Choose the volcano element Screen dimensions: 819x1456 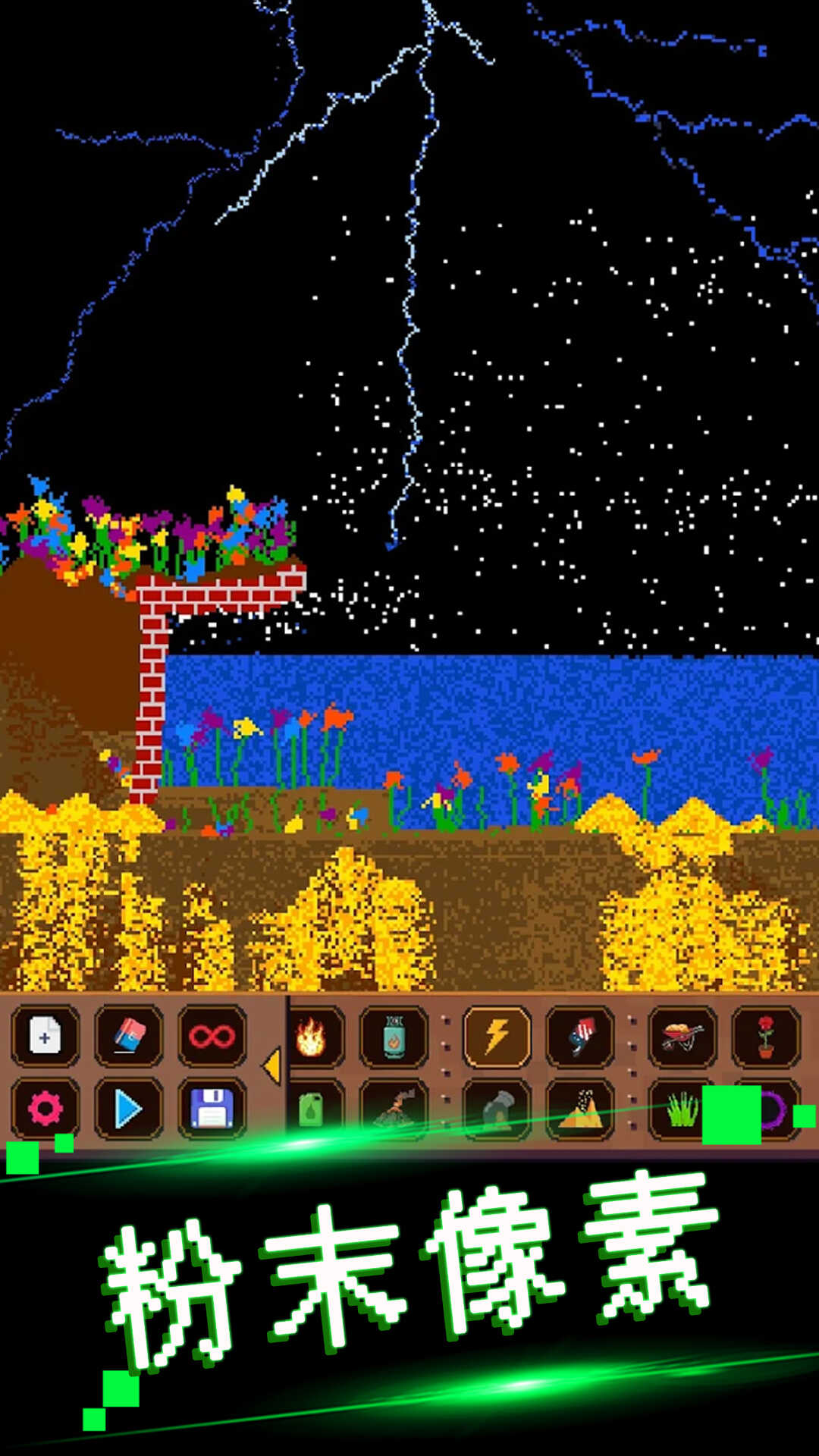click(394, 1110)
